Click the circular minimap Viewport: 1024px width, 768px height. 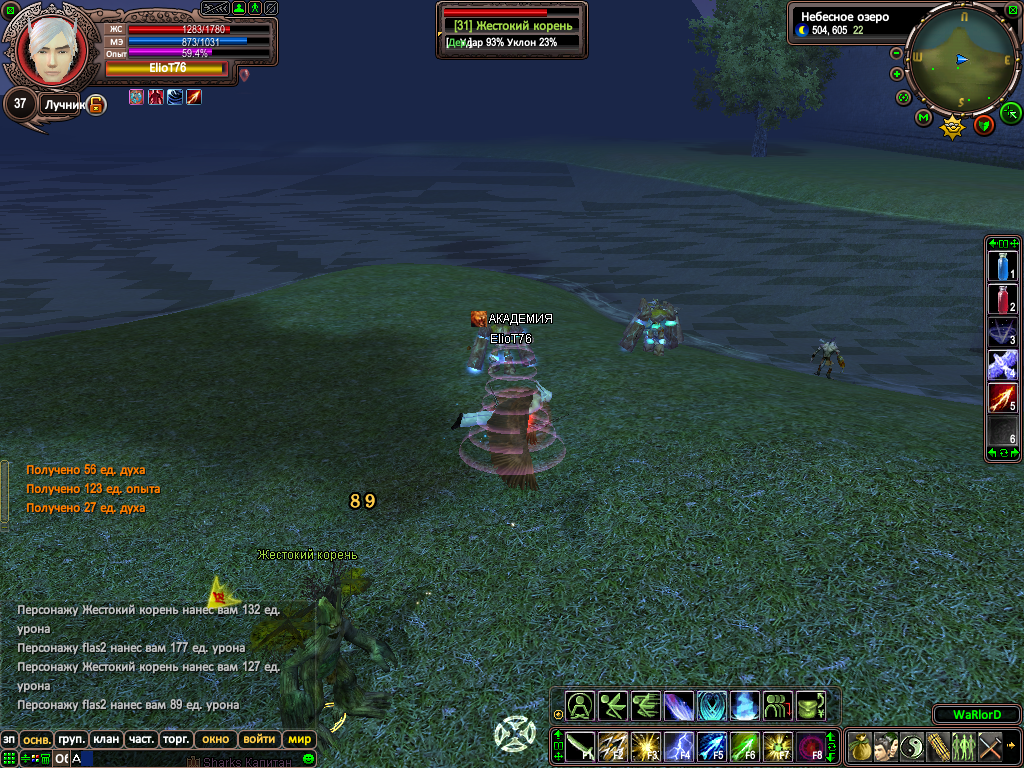960,58
